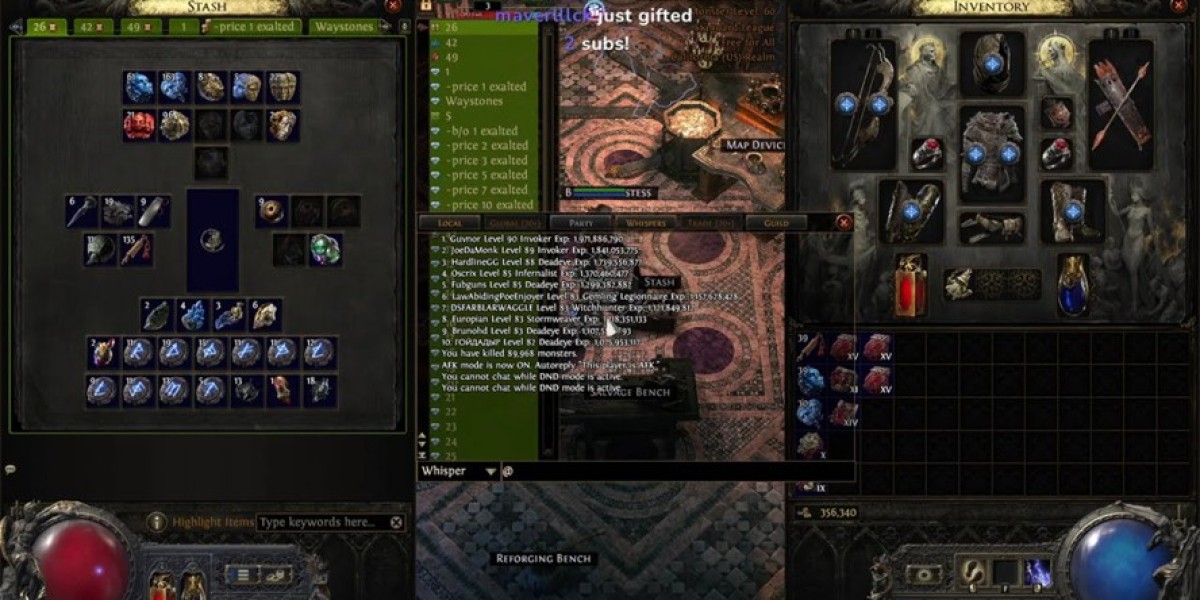Select the red skull item in stash
Image resolution: width=1200 pixels, height=600 pixels.
pos(139,125)
